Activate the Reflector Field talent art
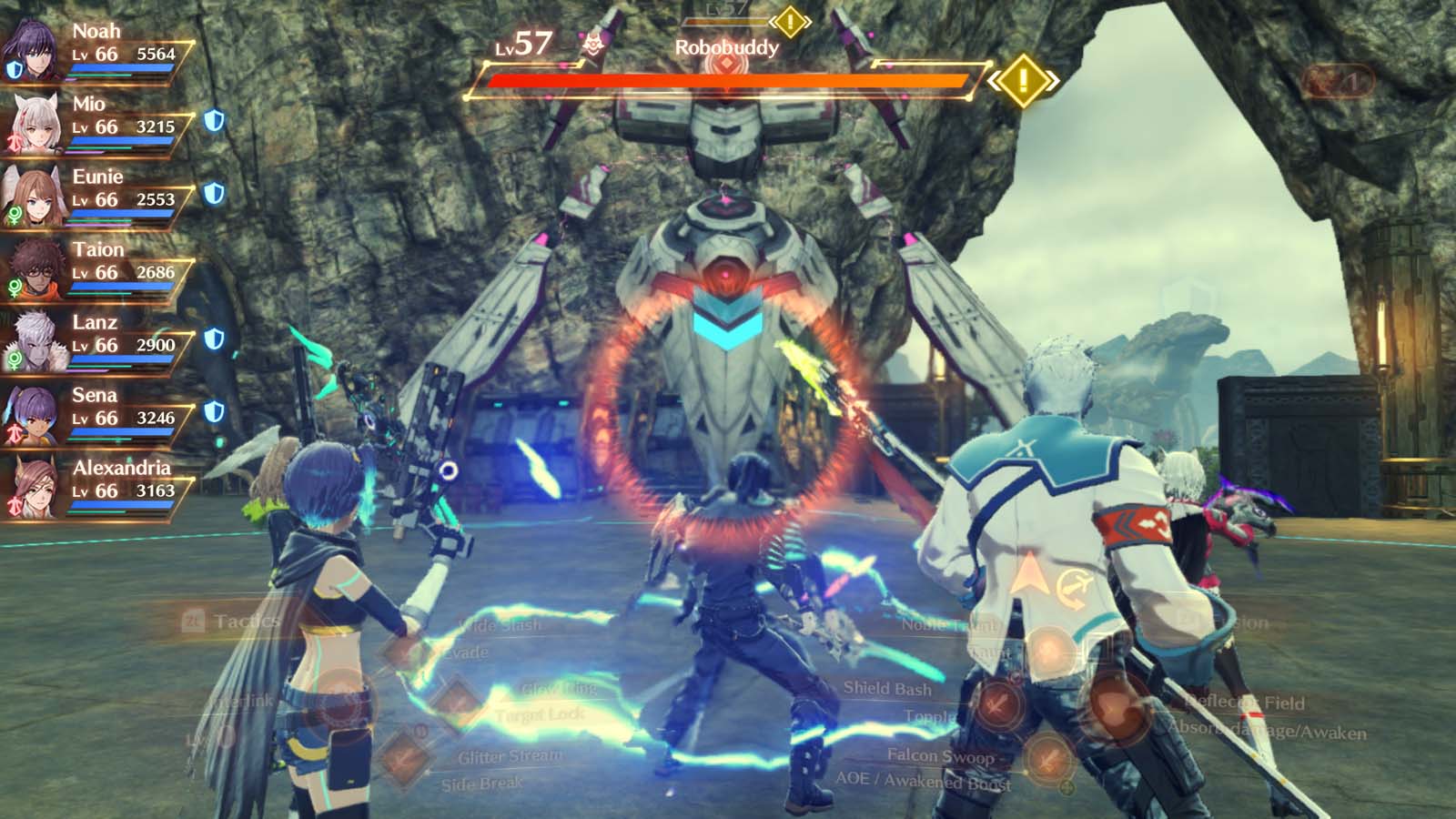The width and height of the screenshot is (1456, 819). coord(1117,707)
